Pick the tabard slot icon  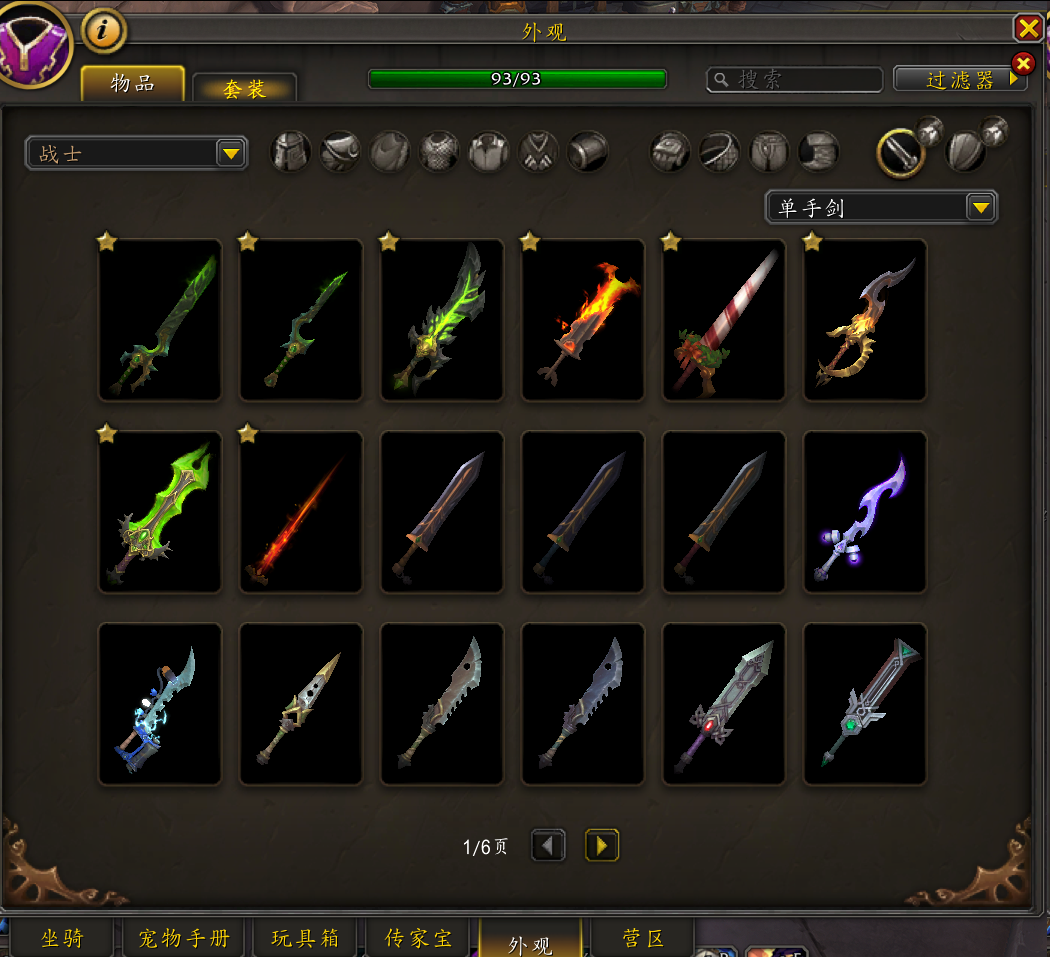pos(539,152)
